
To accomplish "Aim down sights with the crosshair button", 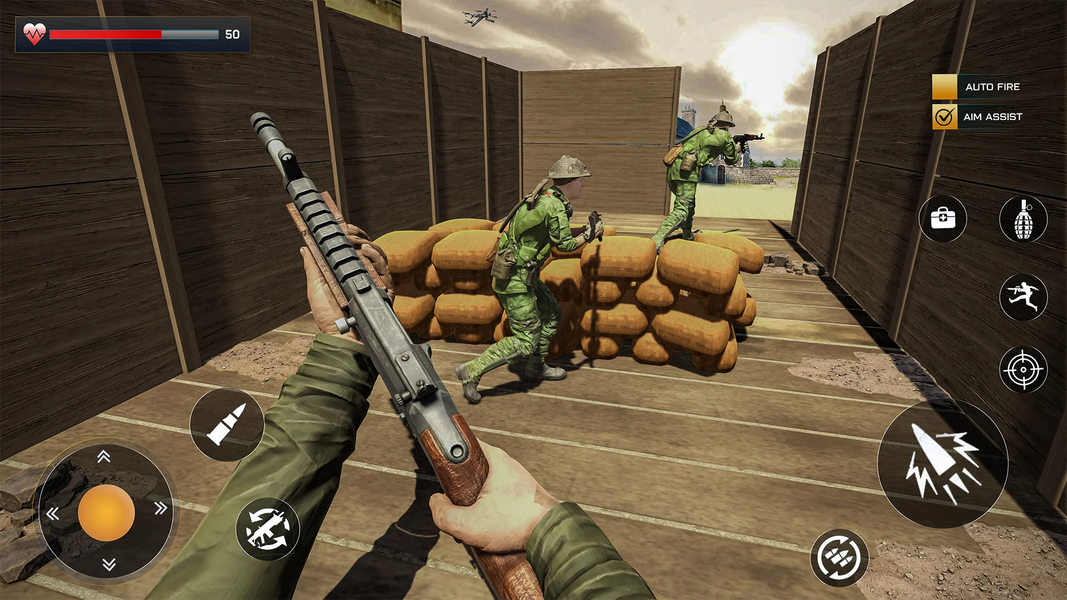I will 1023,370.
